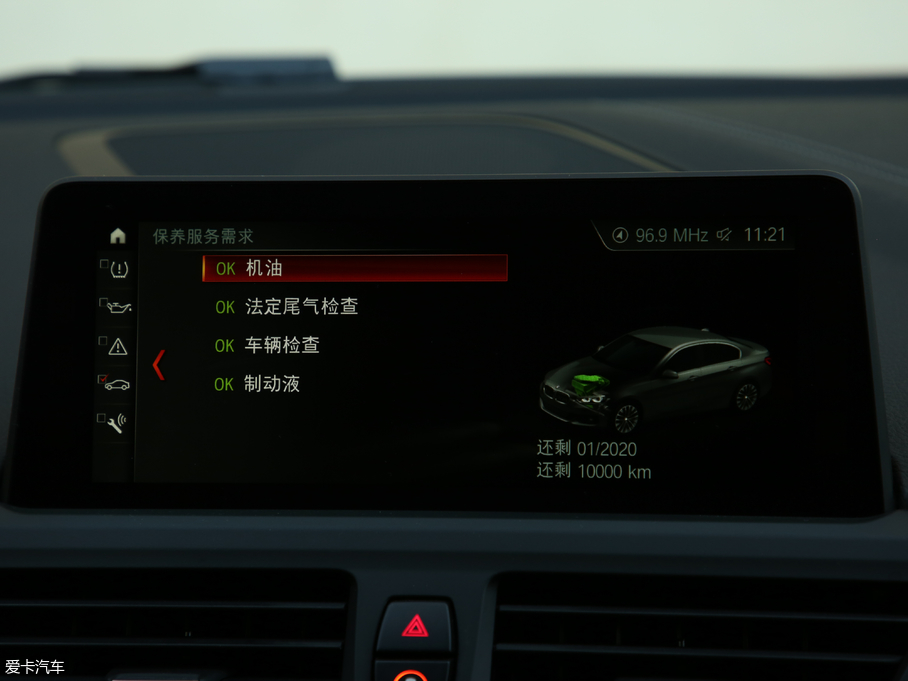Screen dimensions: 908x681
Task: Open the warning triangle messages icon
Action: [x=118, y=346]
